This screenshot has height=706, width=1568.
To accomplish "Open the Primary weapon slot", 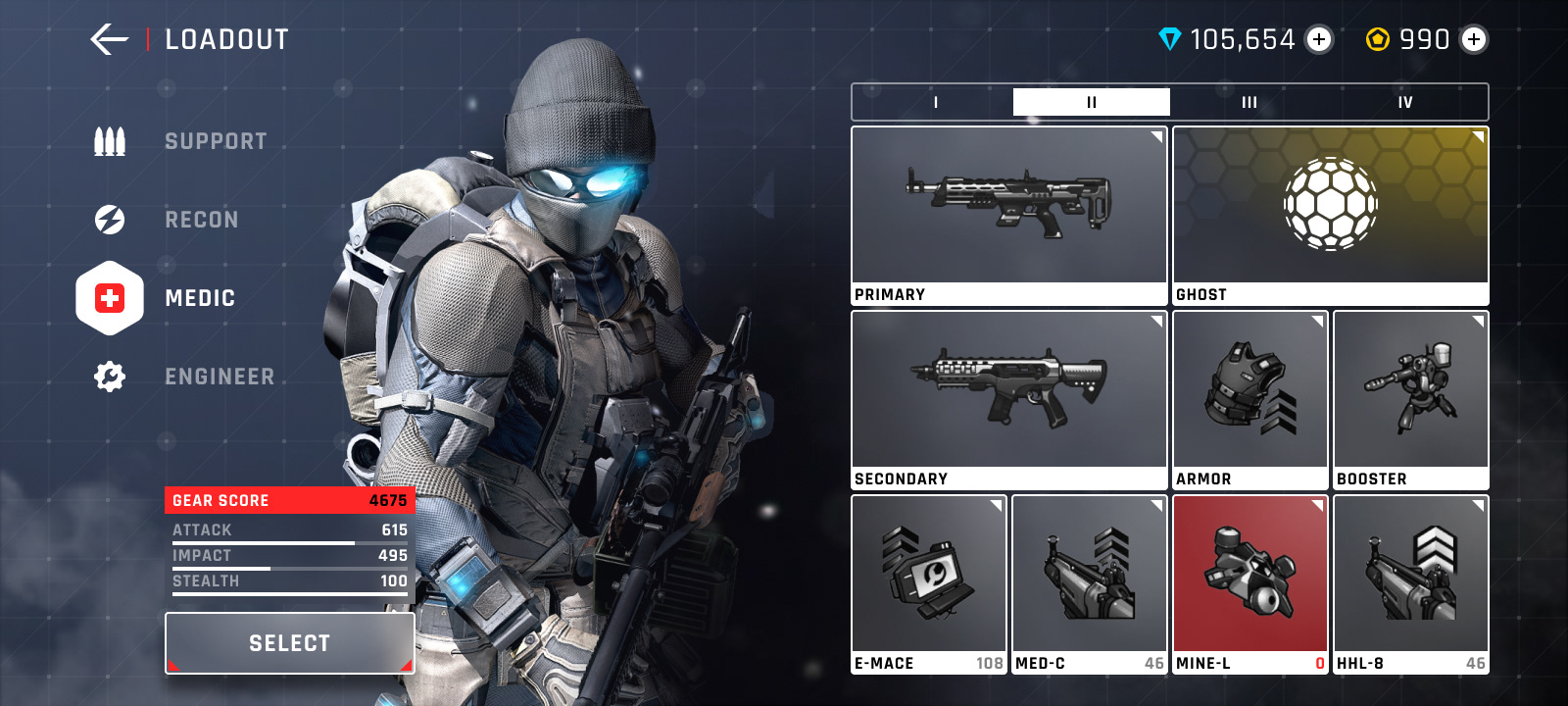I will (1008, 215).
